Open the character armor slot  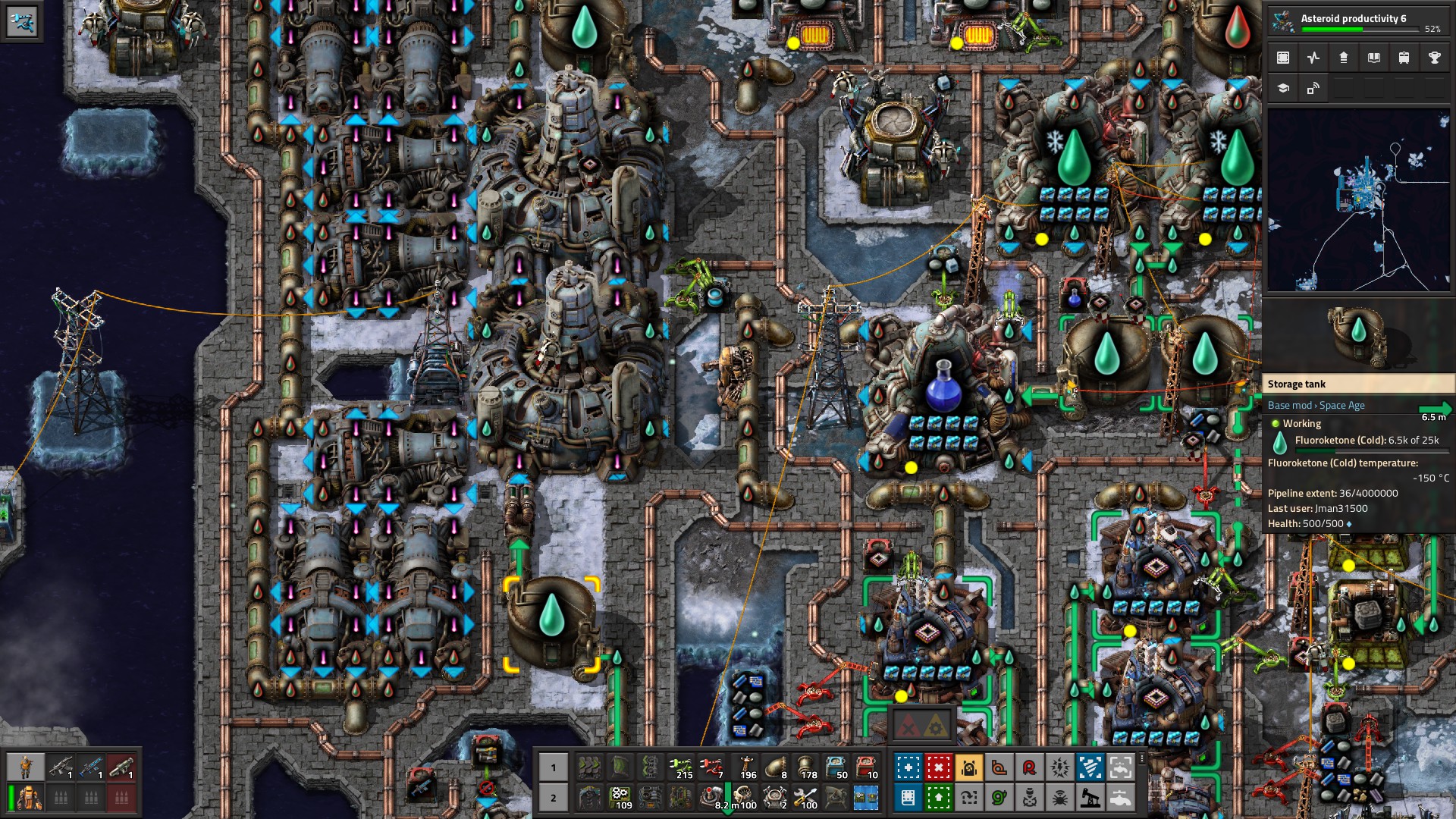29,798
